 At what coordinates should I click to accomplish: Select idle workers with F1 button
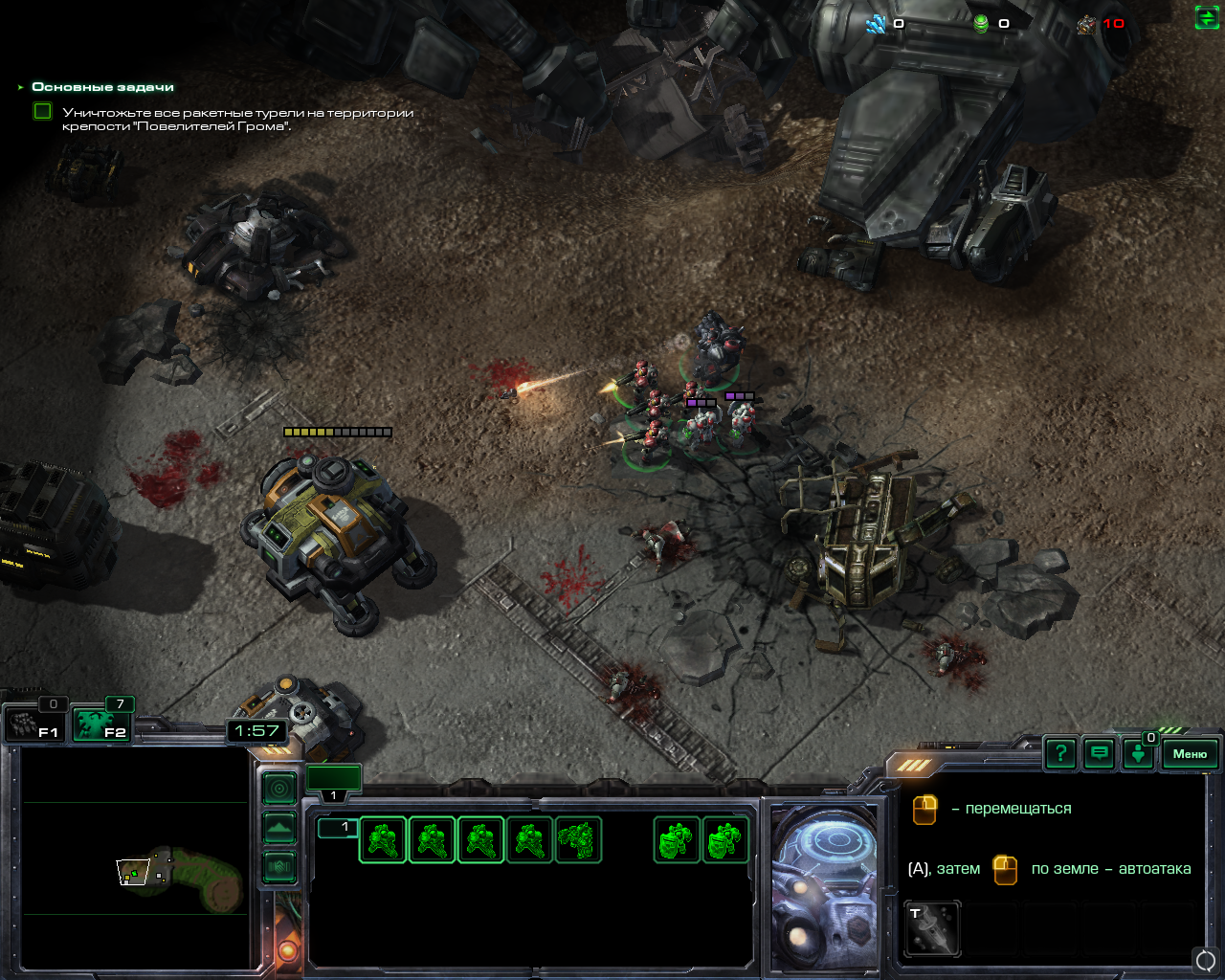[34, 724]
